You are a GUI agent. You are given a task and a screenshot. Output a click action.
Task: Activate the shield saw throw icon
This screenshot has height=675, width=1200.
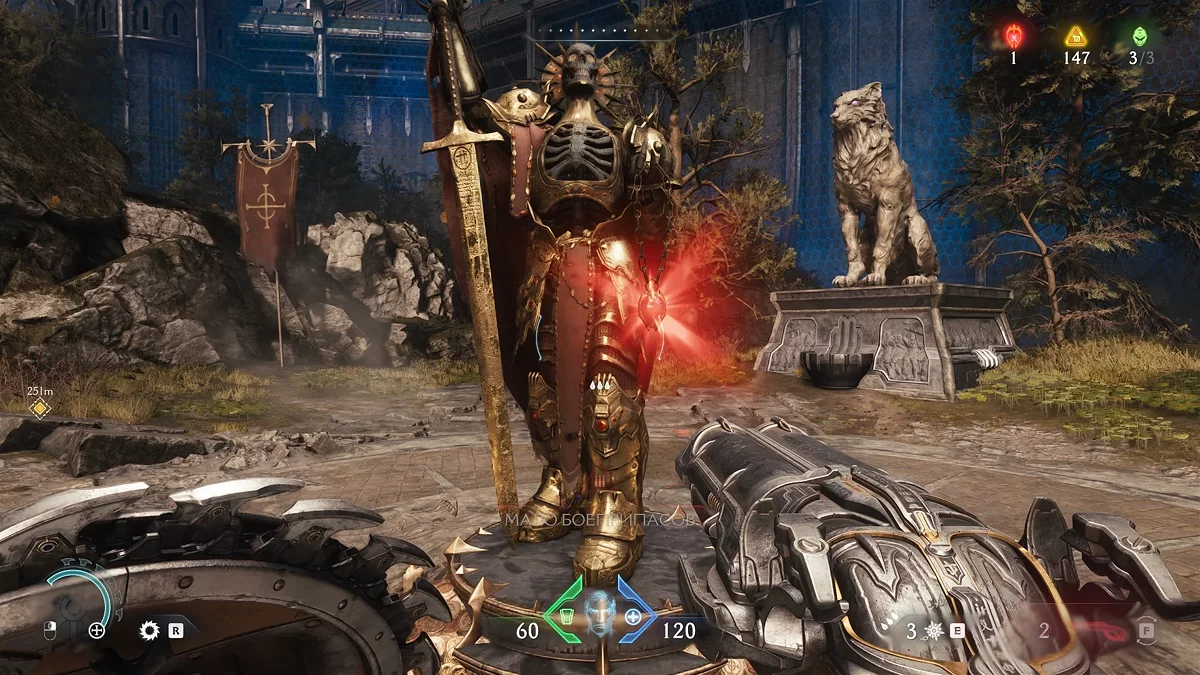[x=151, y=630]
